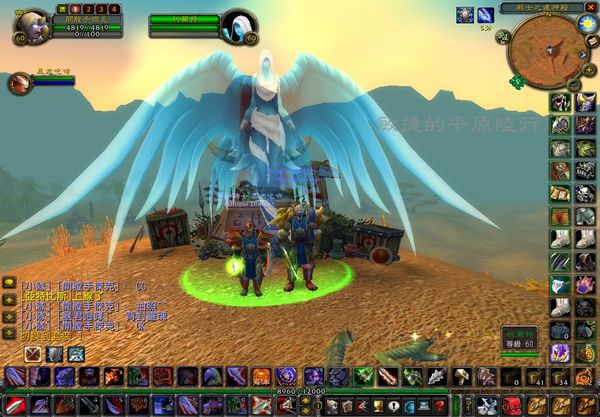The width and height of the screenshot is (600, 417).
Task: Select the target portrait of the winged spirit
Action: point(238,24)
